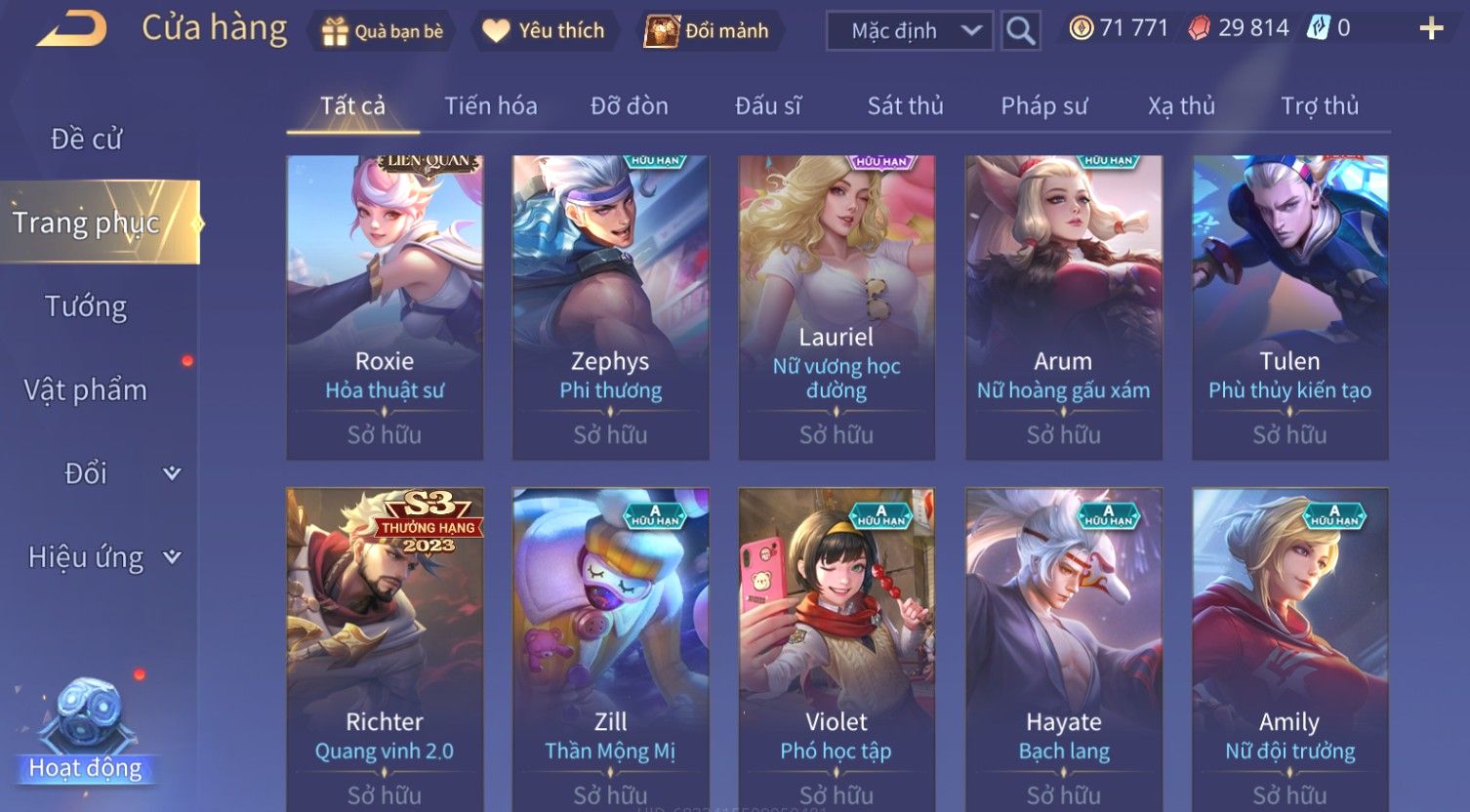The height and width of the screenshot is (812, 1470).
Task: Go back using the return arrow
Action: click(71, 29)
